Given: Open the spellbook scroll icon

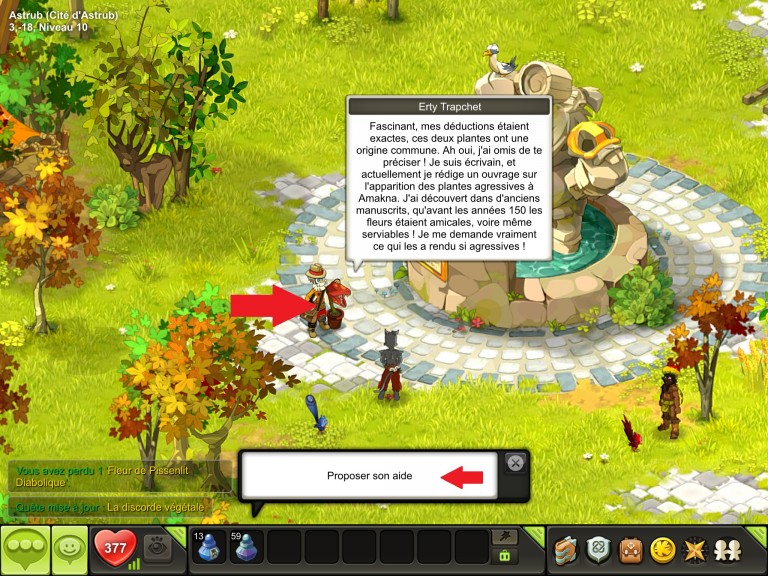Looking at the screenshot, I should tap(567, 549).
